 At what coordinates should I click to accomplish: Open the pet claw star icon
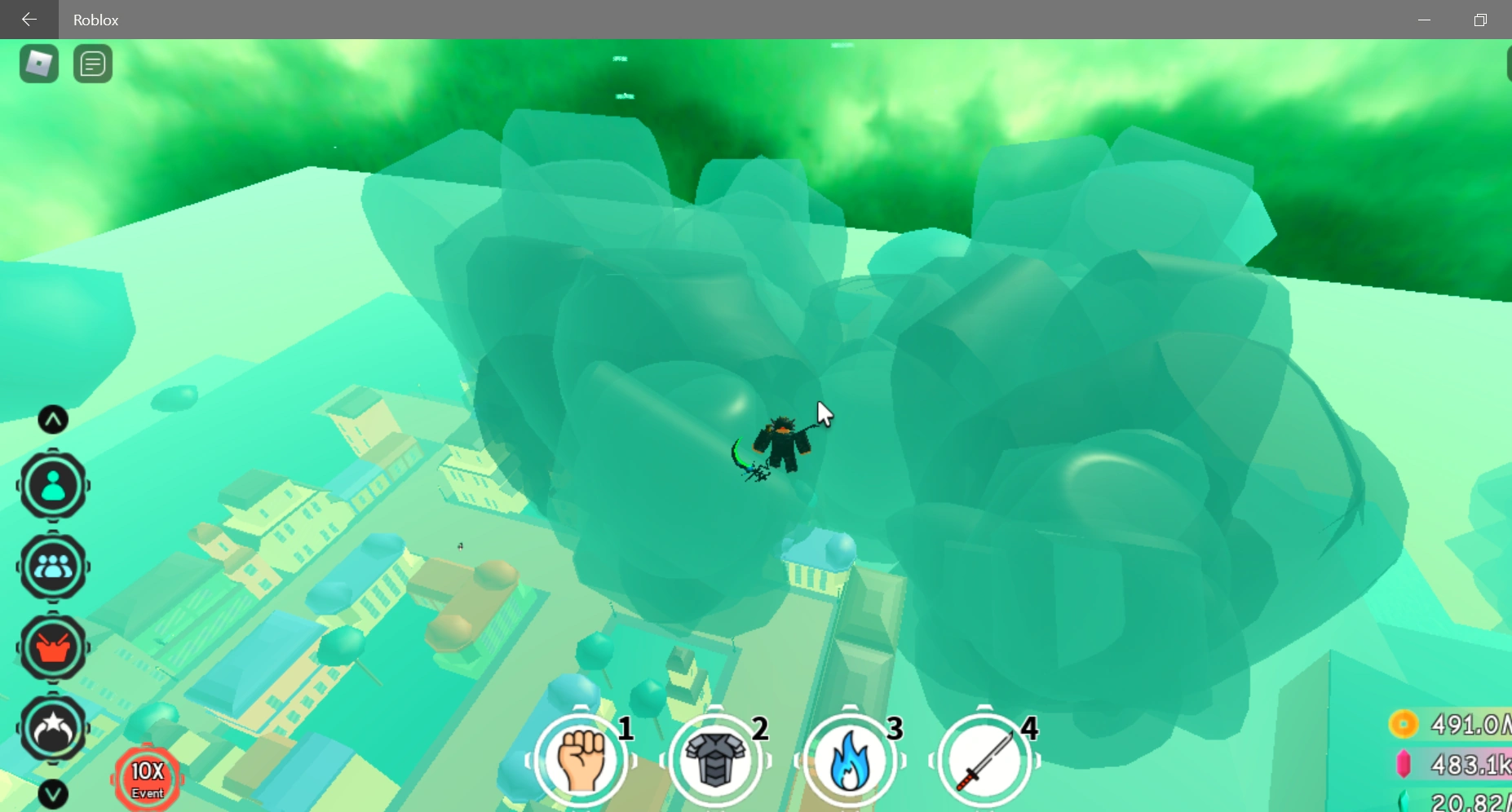[52, 729]
